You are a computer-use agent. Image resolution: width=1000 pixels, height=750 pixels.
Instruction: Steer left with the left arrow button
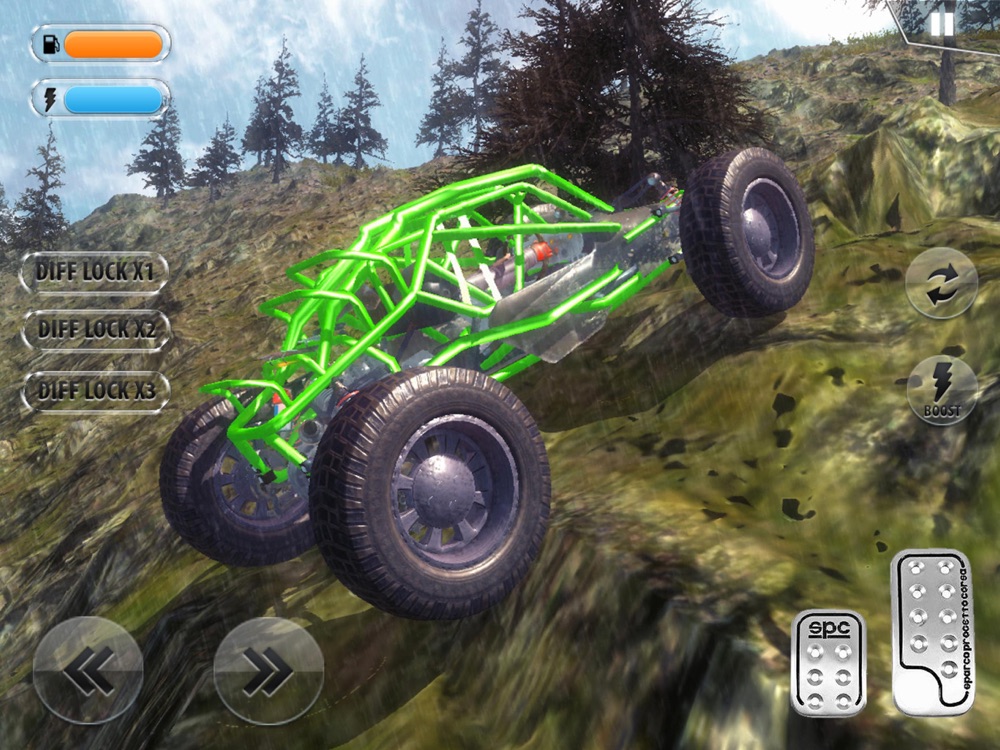tap(88, 670)
